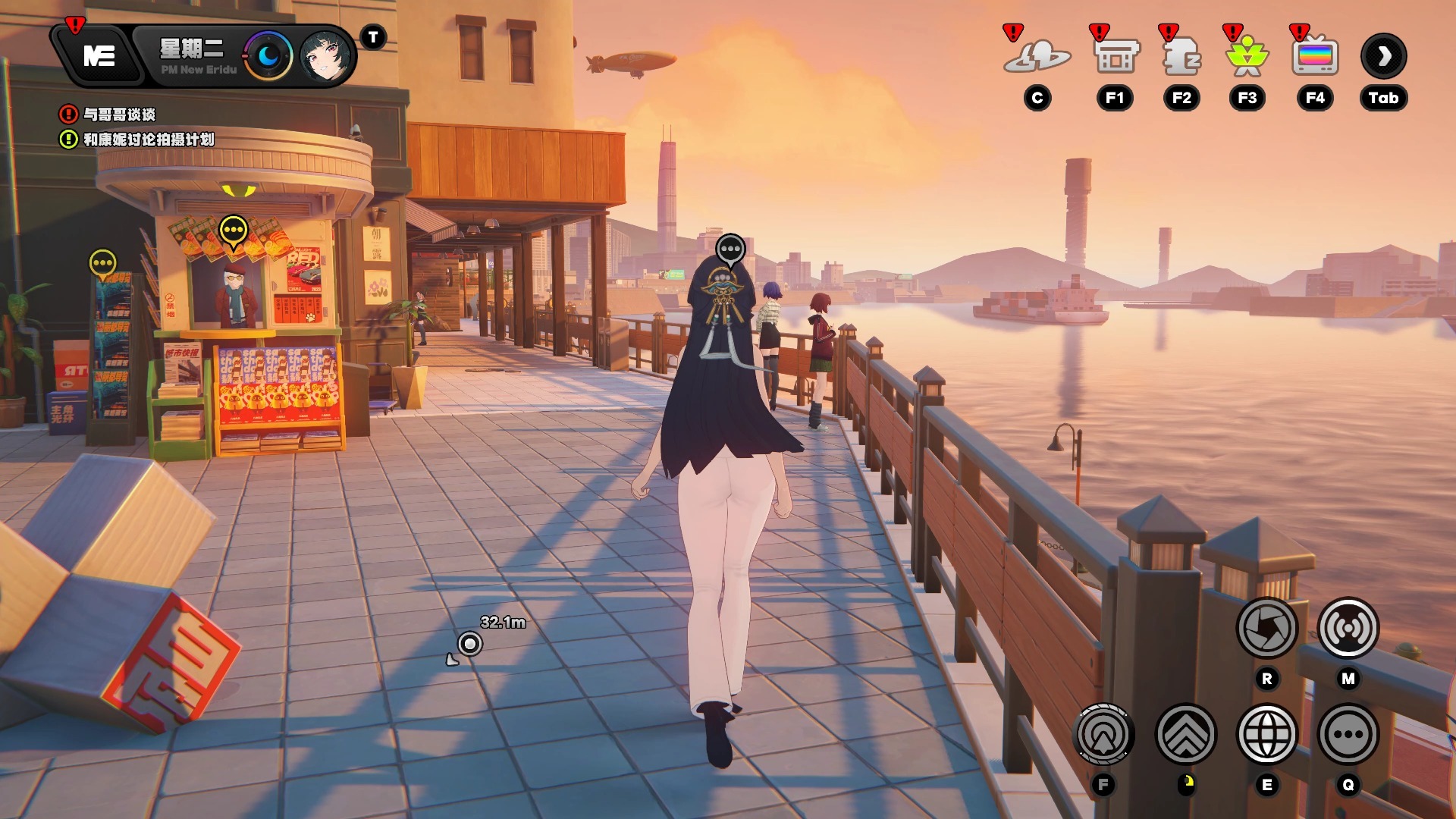Open the rainbow television icon
The width and height of the screenshot is (1456, 819).
point(1315,57)
